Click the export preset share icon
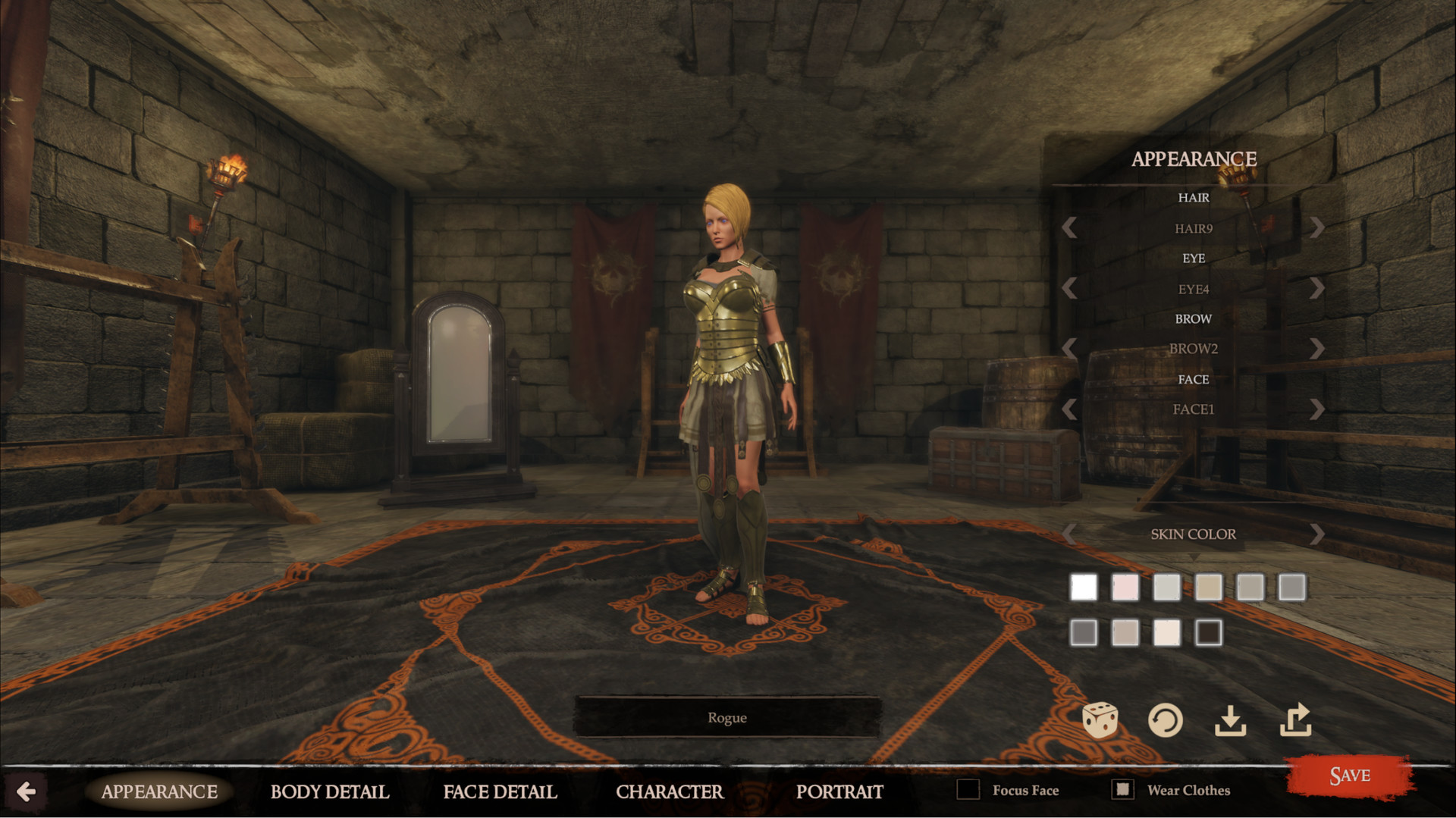1456x818 pixels. [1297, 719]
